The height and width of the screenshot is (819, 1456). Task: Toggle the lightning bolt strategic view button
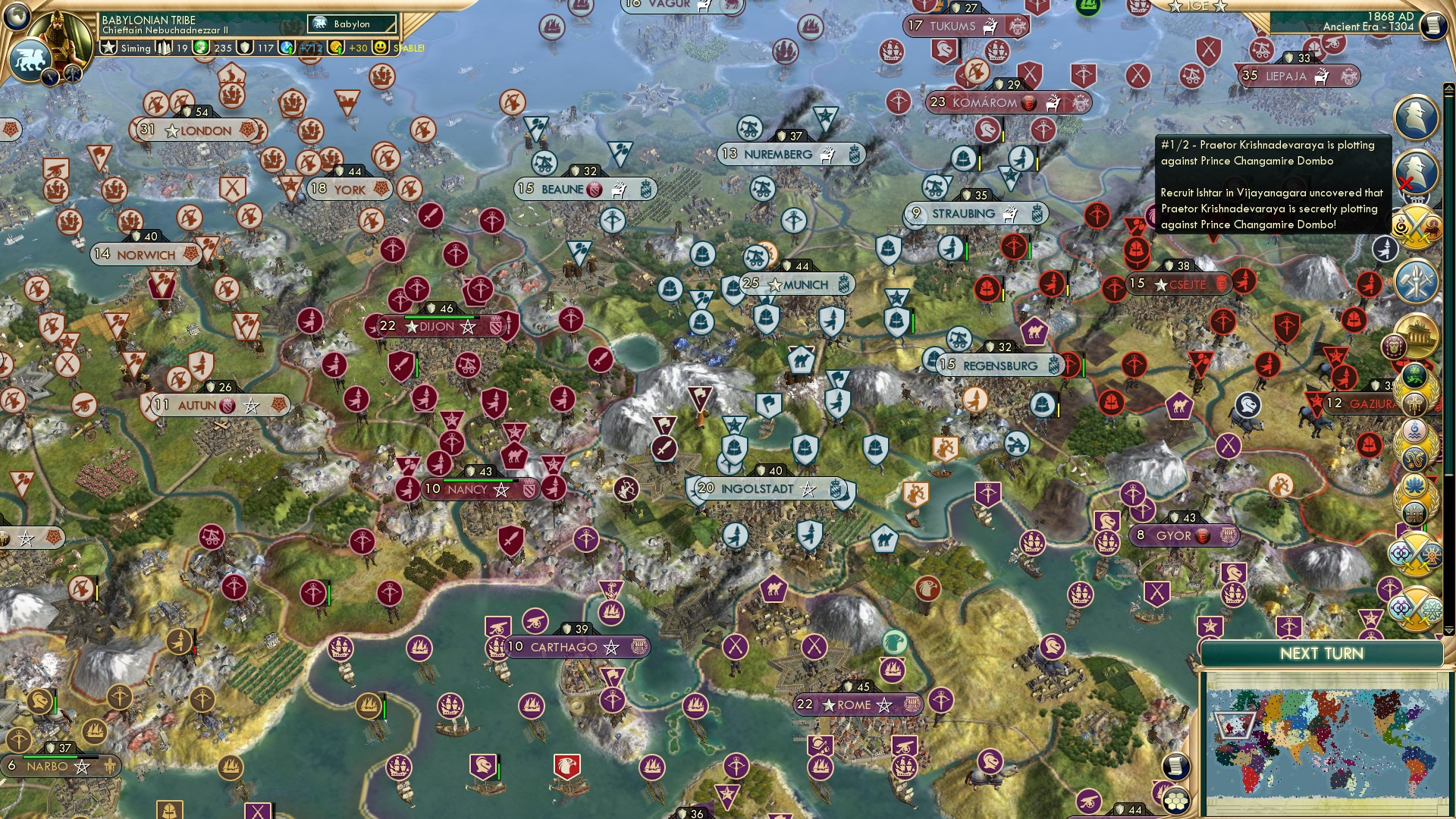pos(50,76)
